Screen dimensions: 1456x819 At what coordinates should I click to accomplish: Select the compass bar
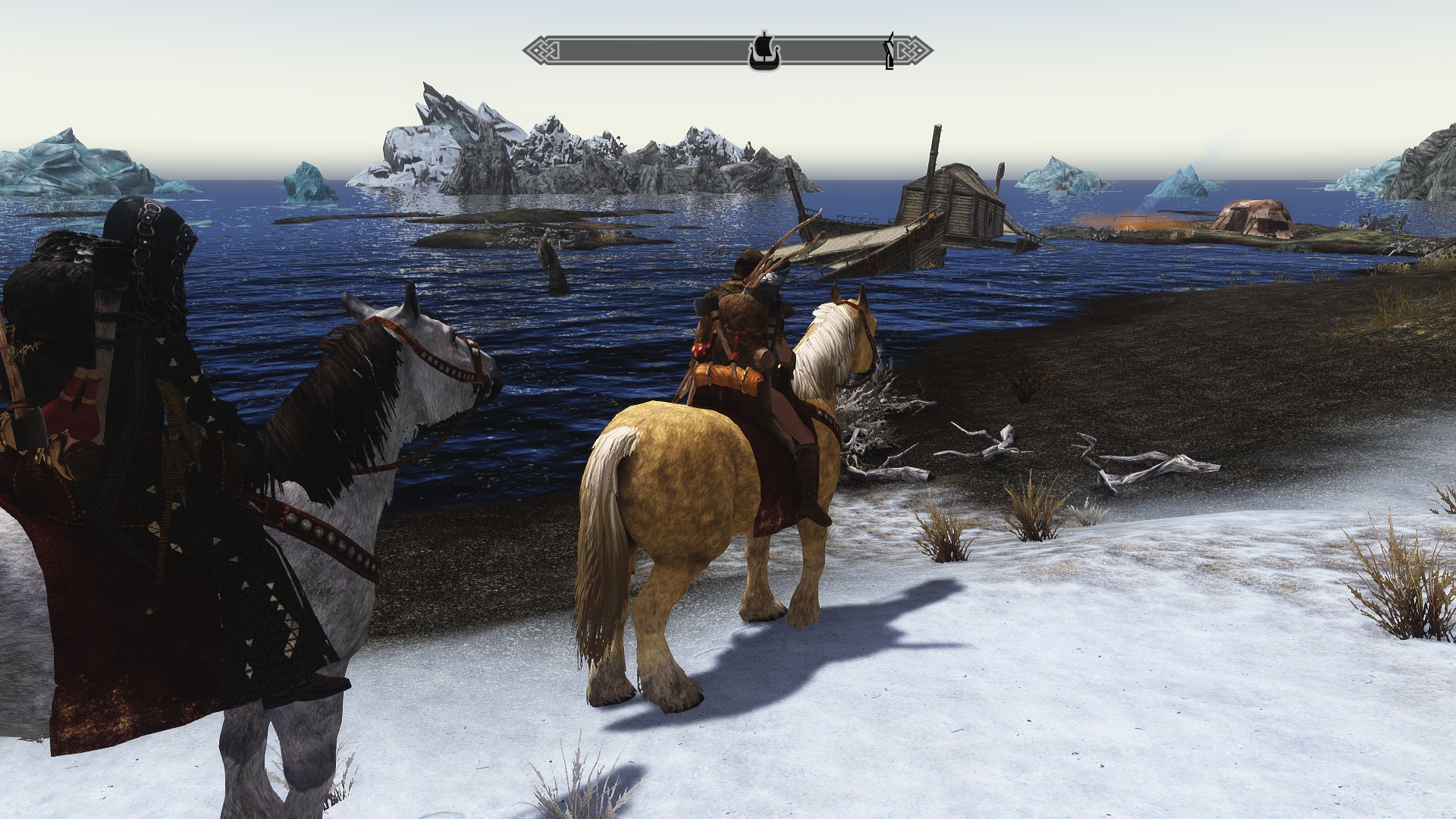click(645, 52)
